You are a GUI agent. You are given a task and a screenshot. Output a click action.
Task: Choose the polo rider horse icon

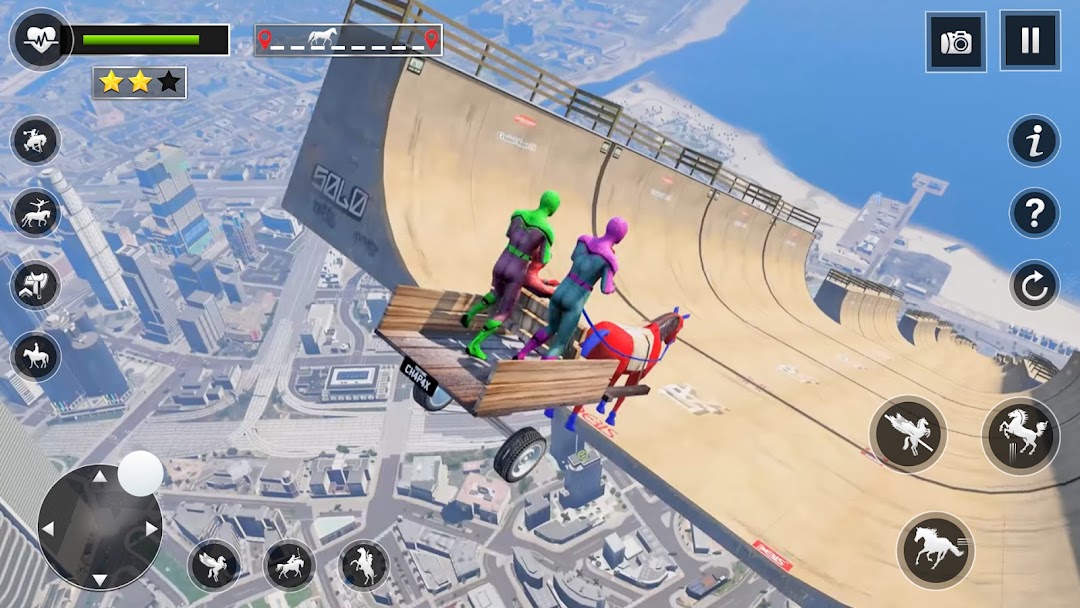289,565
